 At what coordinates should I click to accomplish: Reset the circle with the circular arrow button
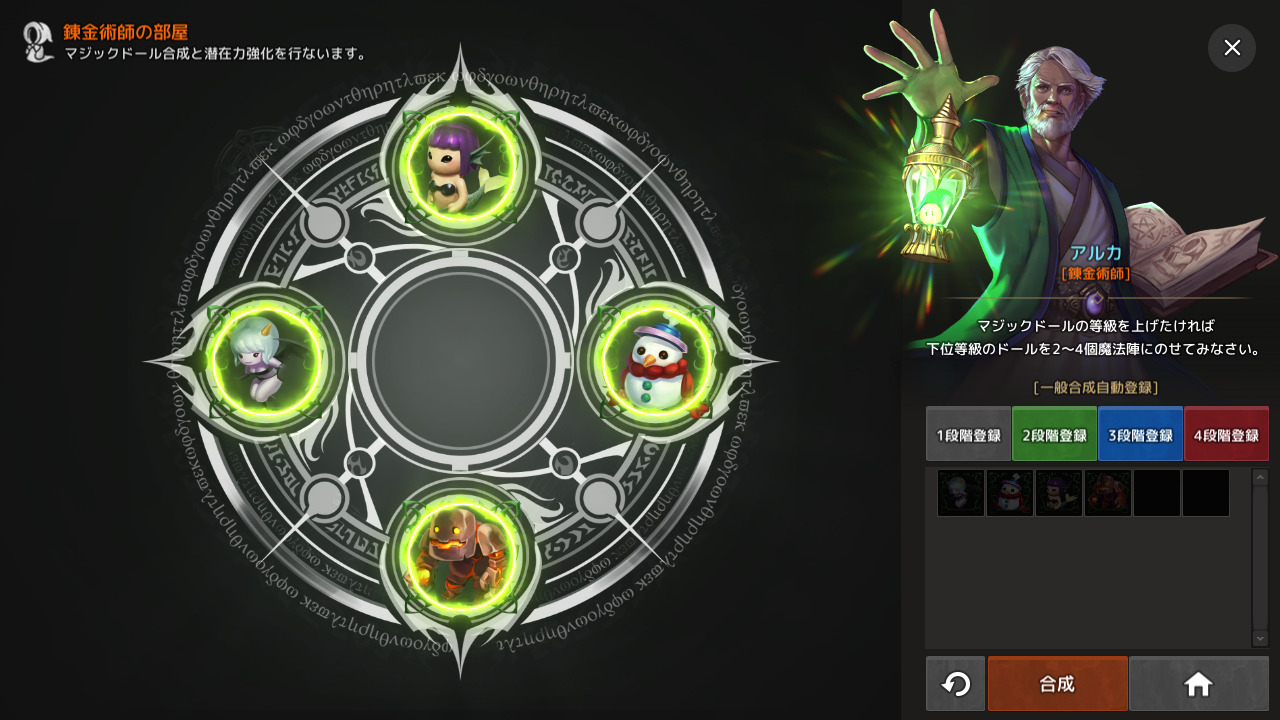point(956,684)
